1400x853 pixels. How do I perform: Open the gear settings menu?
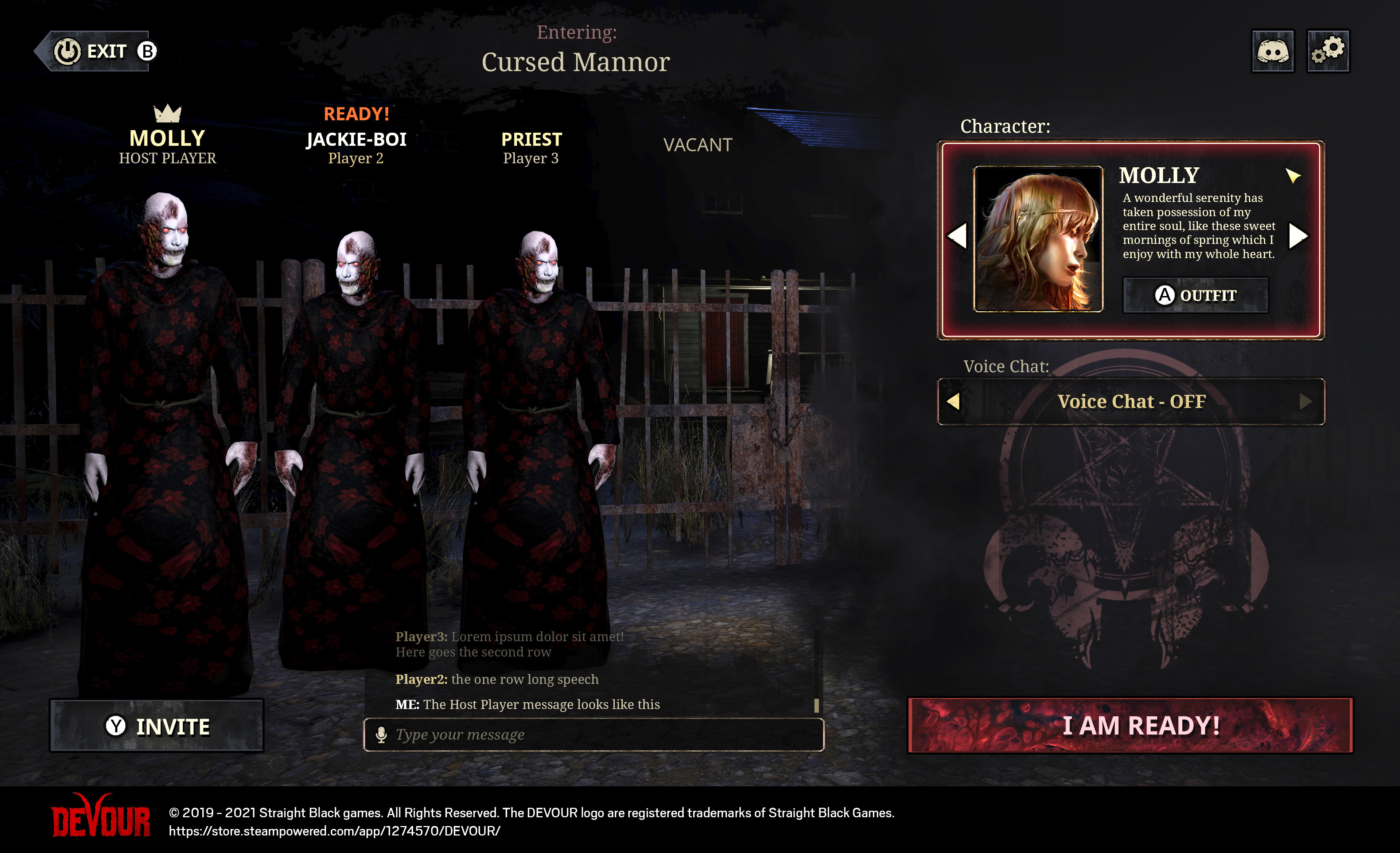1328,51
